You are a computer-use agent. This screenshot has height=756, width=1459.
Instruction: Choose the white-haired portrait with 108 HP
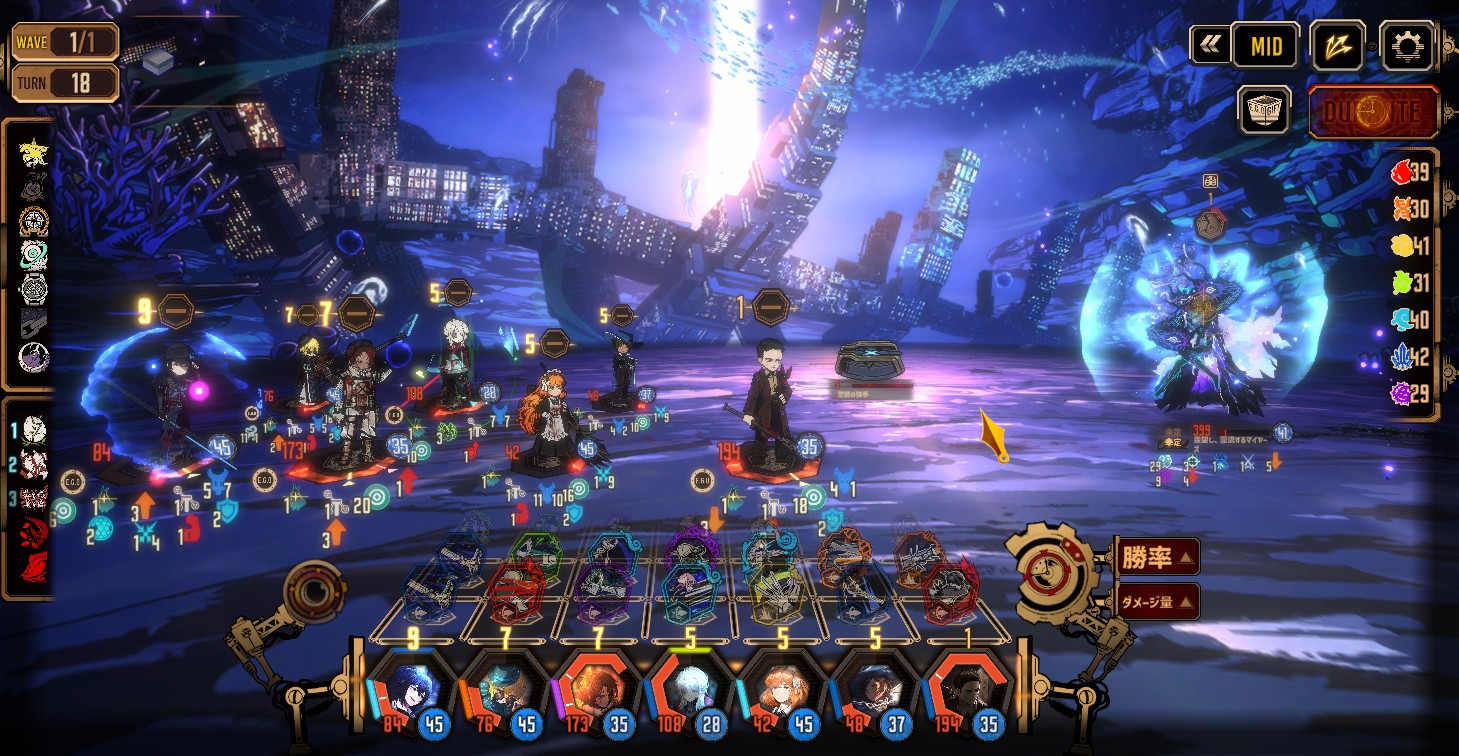pyautogui.click(x=687, y=690)
